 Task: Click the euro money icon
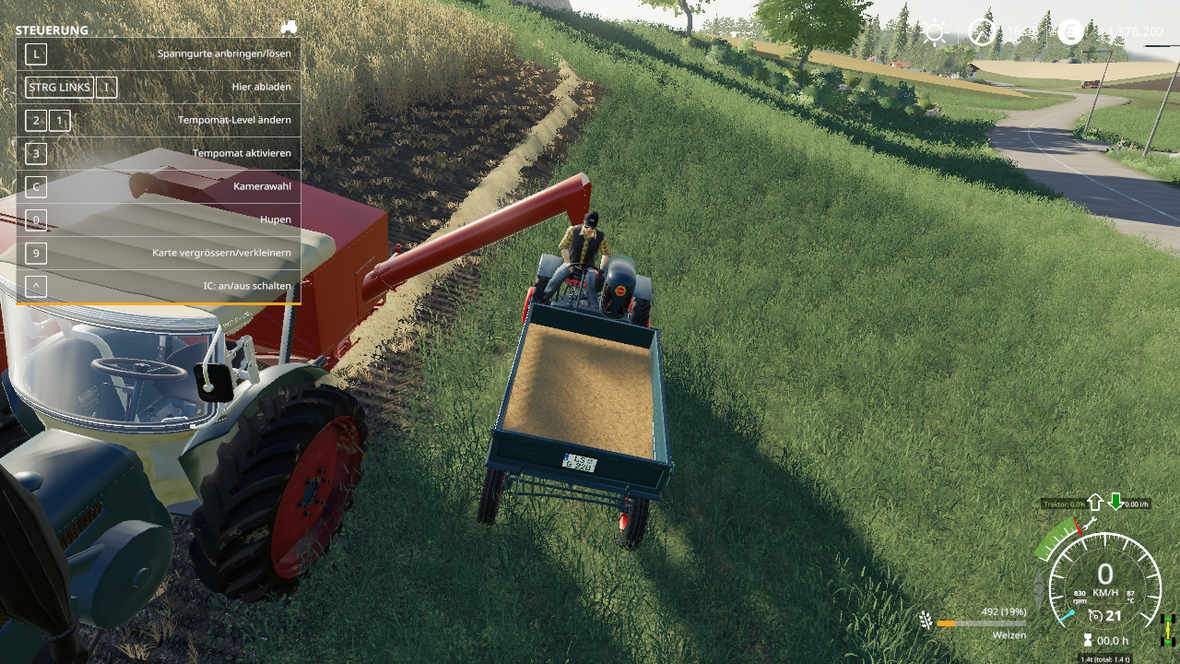tap(1070, 32)
